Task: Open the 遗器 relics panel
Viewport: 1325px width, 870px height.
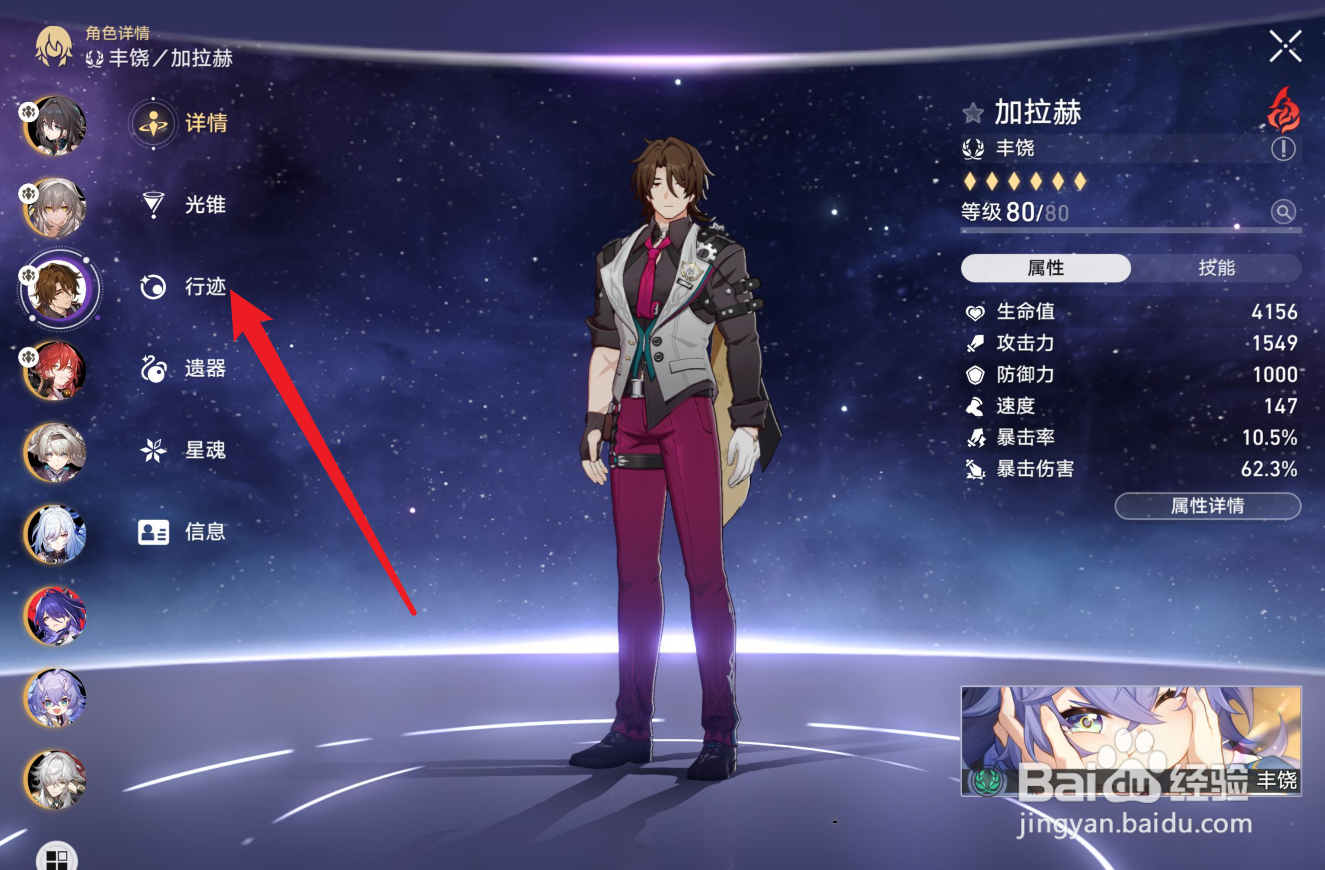Action: point(206,369)
